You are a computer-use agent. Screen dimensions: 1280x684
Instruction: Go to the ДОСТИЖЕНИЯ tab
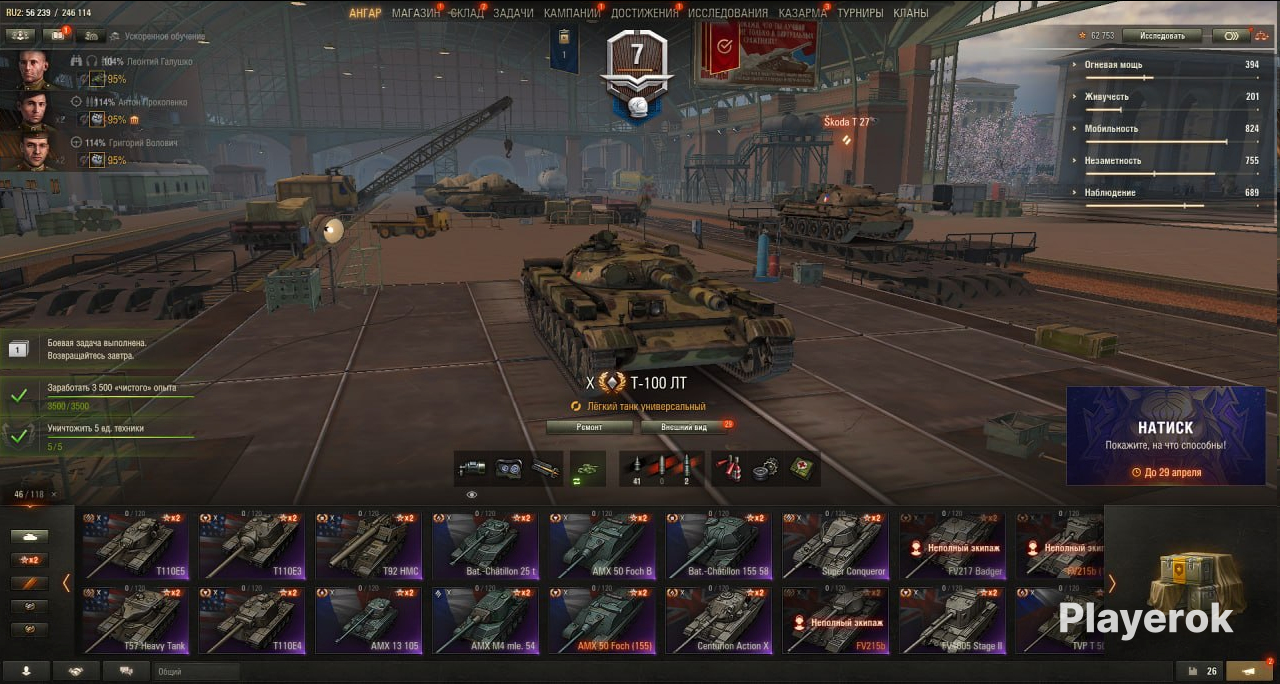[x=644, y=13]
